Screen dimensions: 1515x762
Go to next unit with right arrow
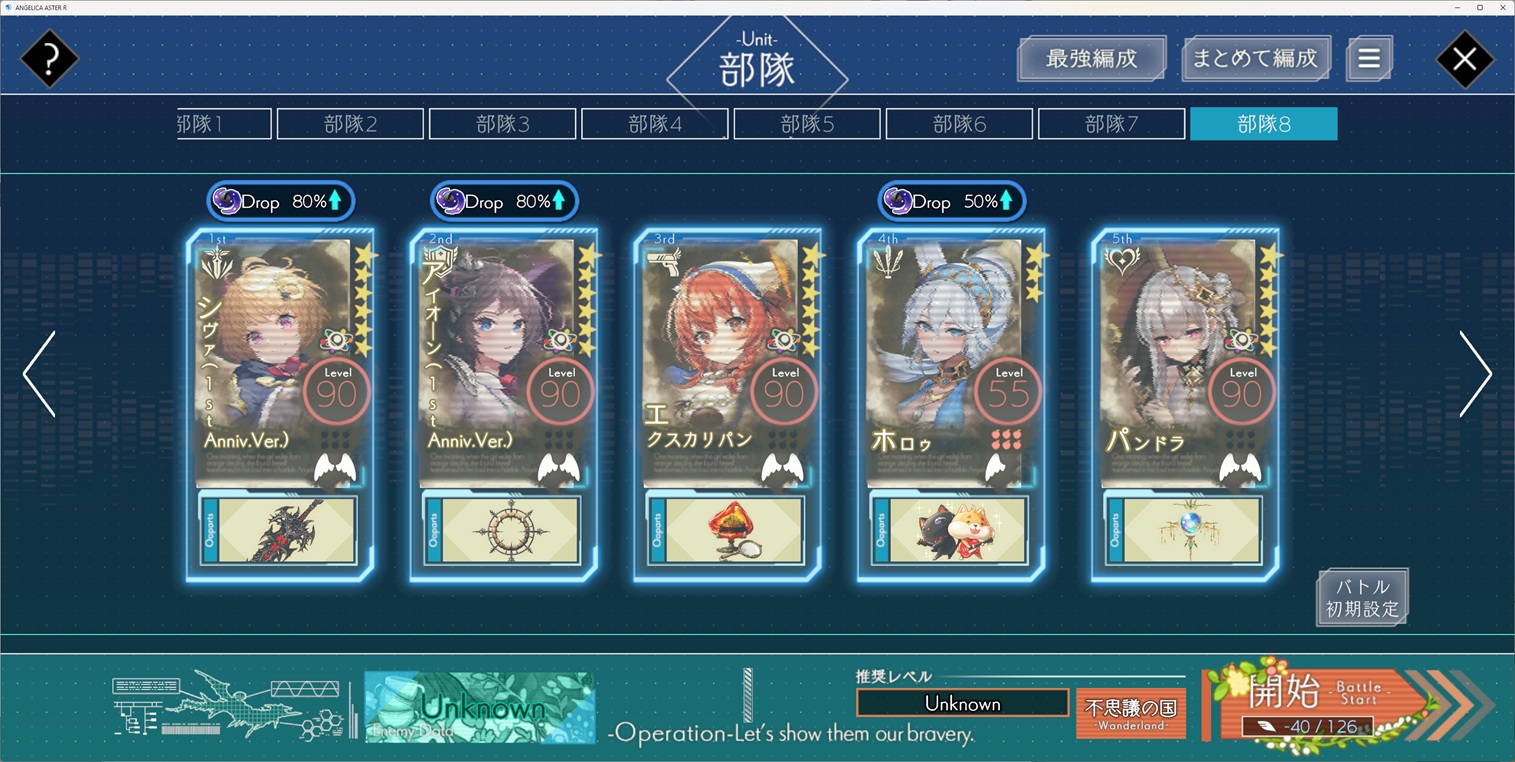pos(1475,374)
